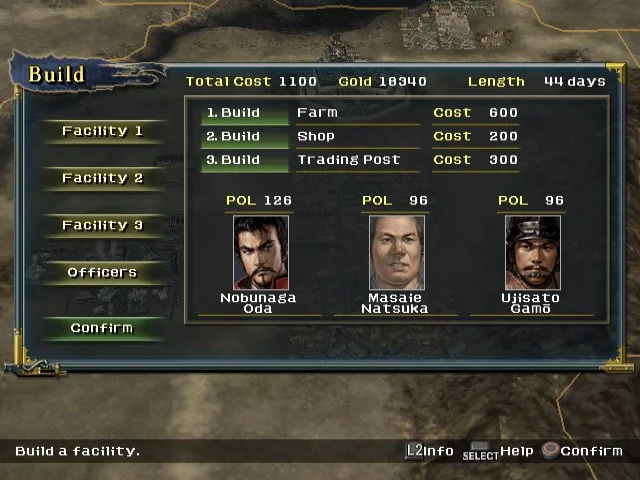Confirm the build order in the menu
Viewport: 640px width, 480px height.
tap(102, 328)
